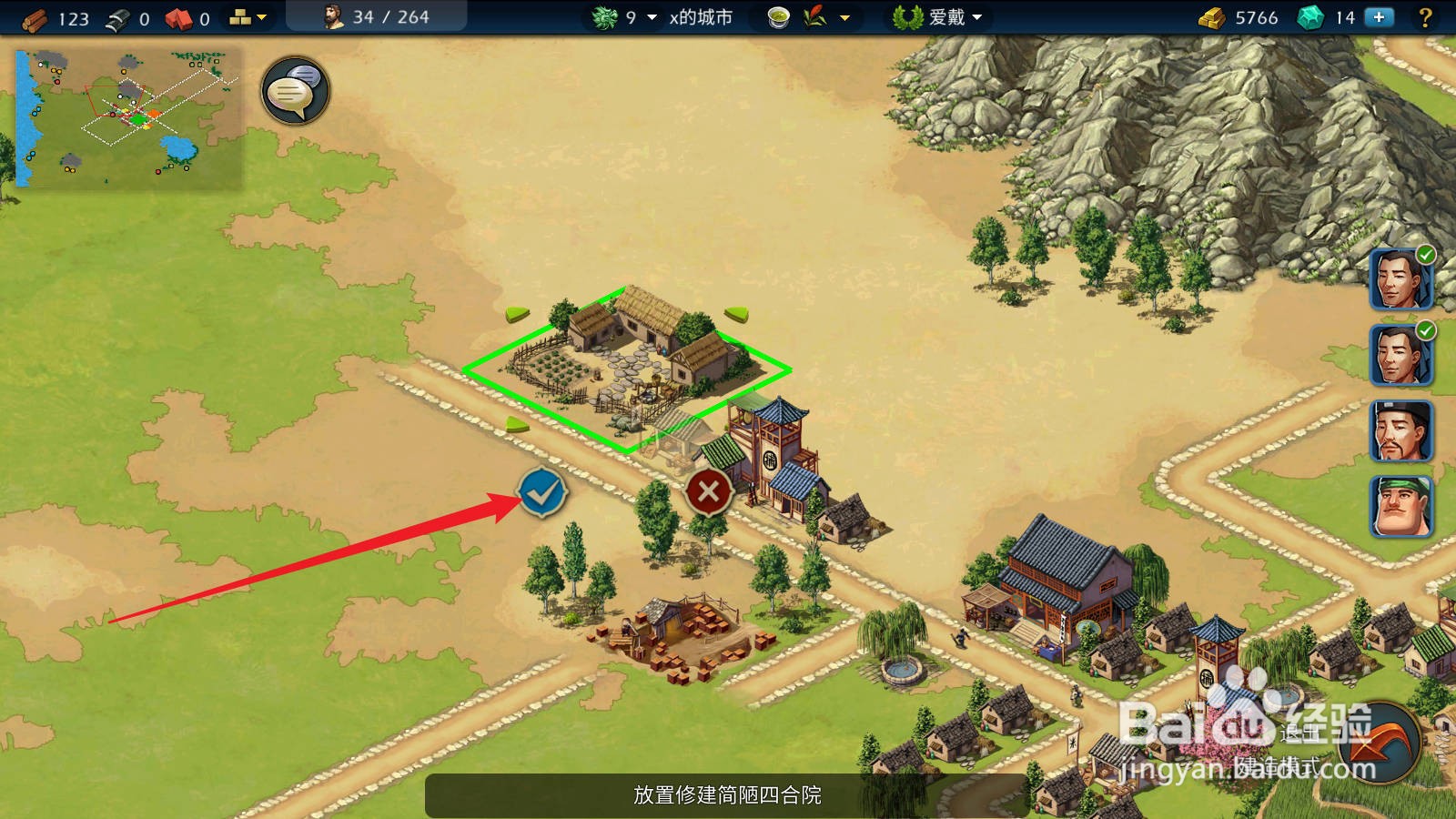Click the x的城市 city name label
The image size is (1456, 819).
[702, 15]
